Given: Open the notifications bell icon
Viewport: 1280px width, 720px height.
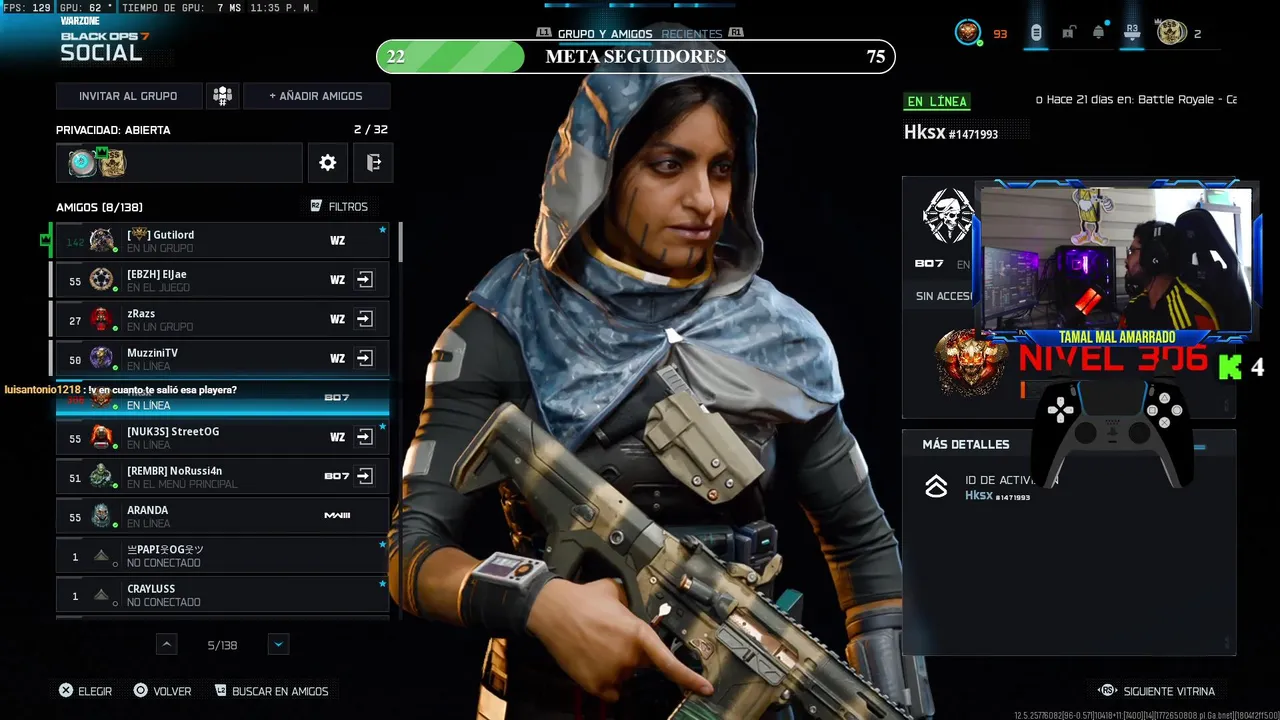Looking at the screenshot, I should click(x=1099, y=33).
